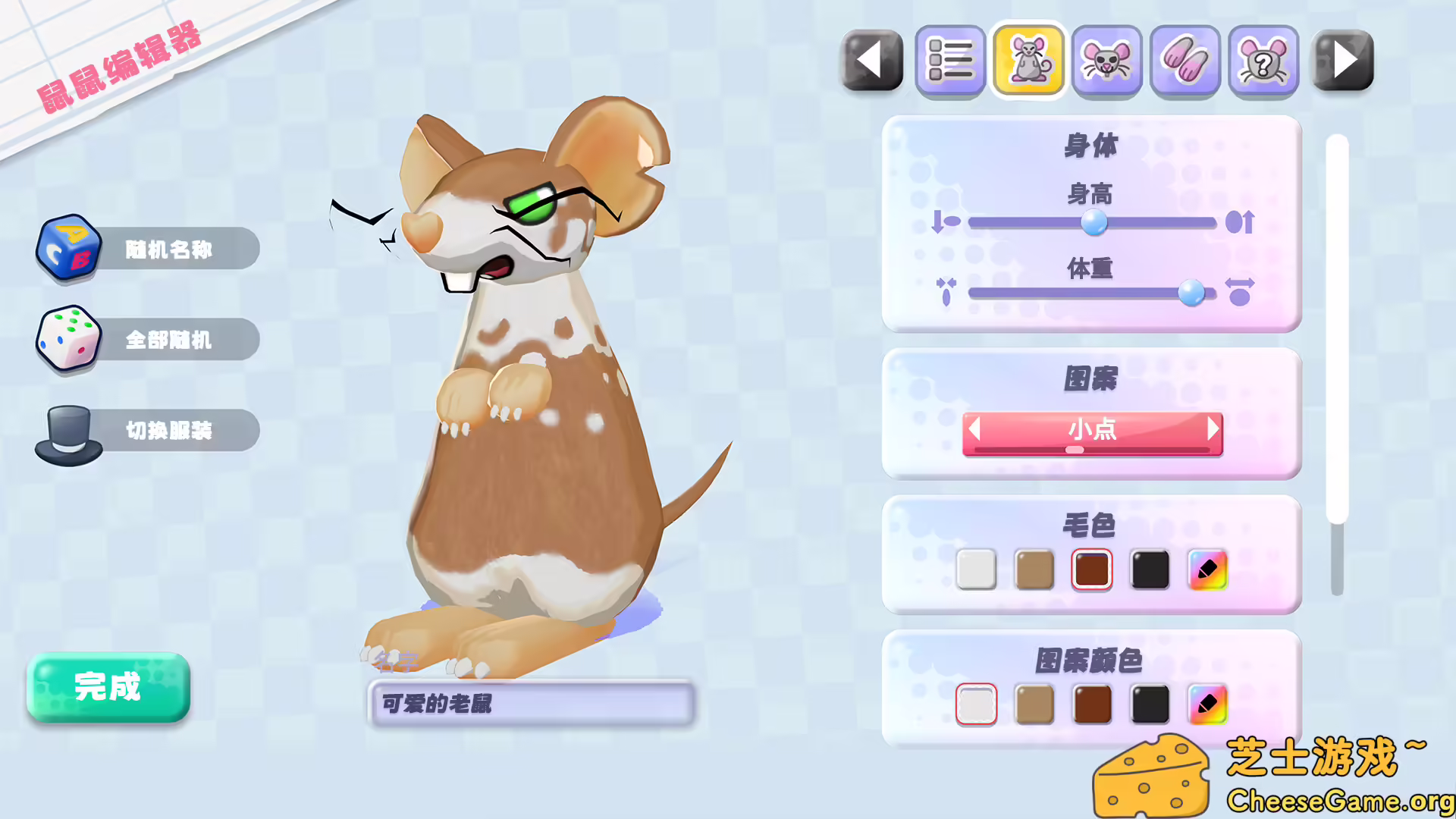1456x819 pixels.
Task: Click the right arrow on 图案 selector
Action: click(x=1211, y=430)
